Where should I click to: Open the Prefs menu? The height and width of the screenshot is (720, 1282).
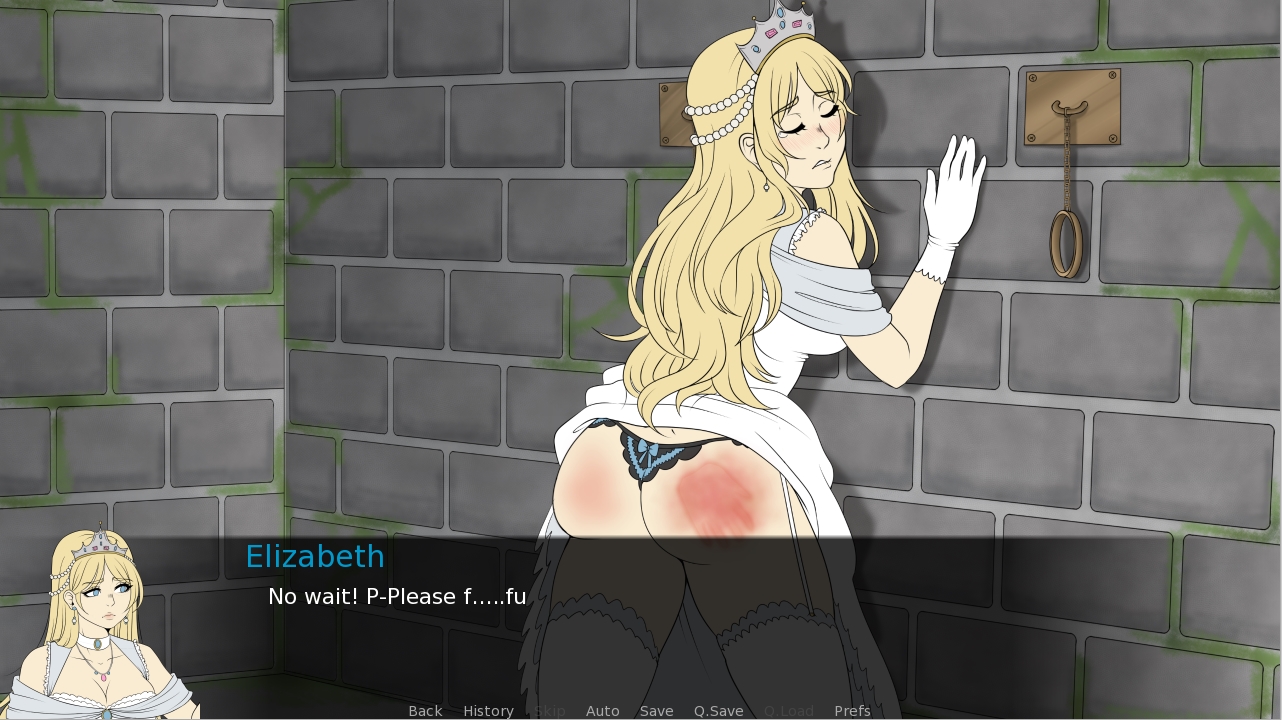click(x=852, y=711)
